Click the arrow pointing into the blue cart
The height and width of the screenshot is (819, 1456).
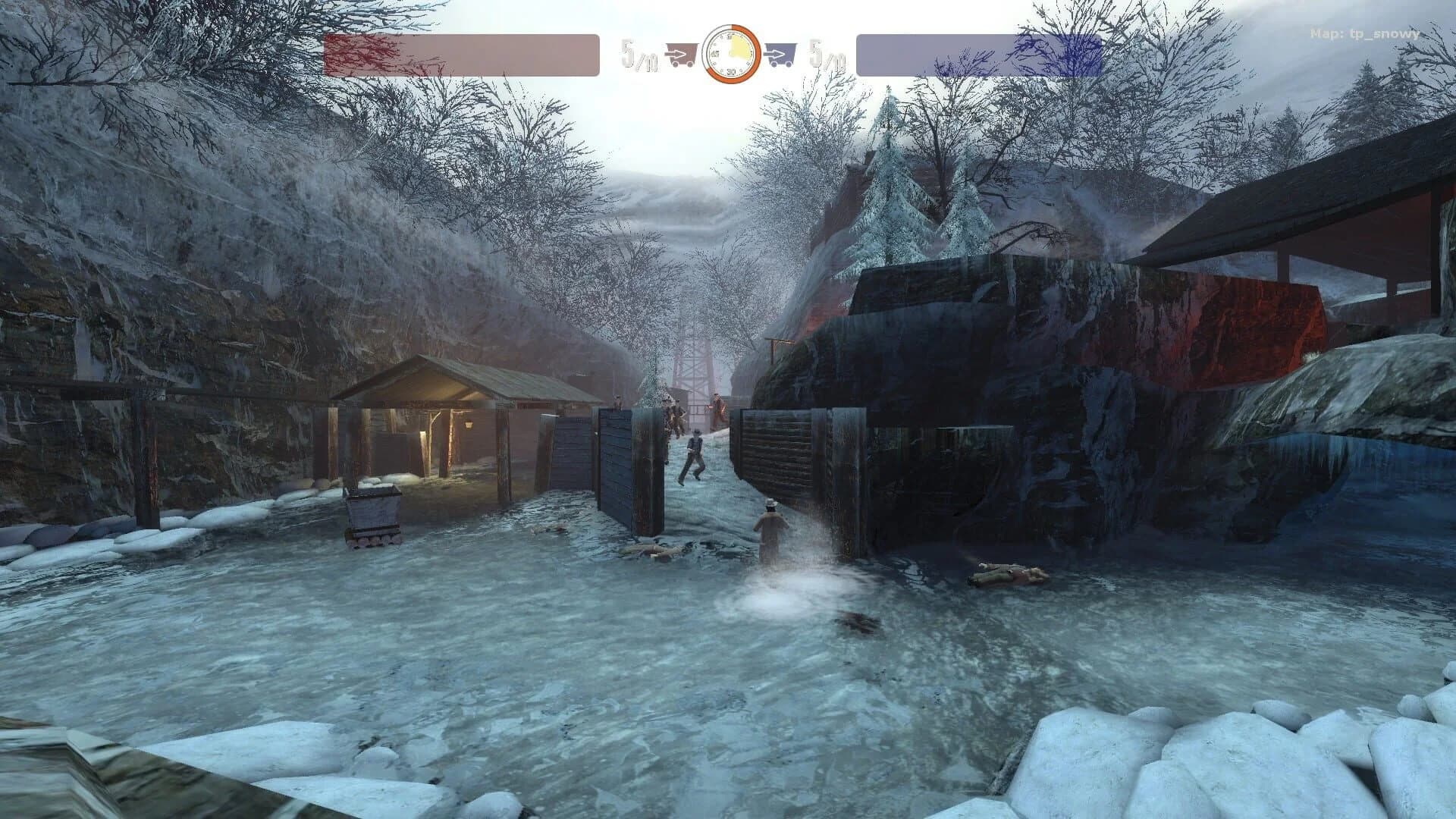(x=775, y=53)
